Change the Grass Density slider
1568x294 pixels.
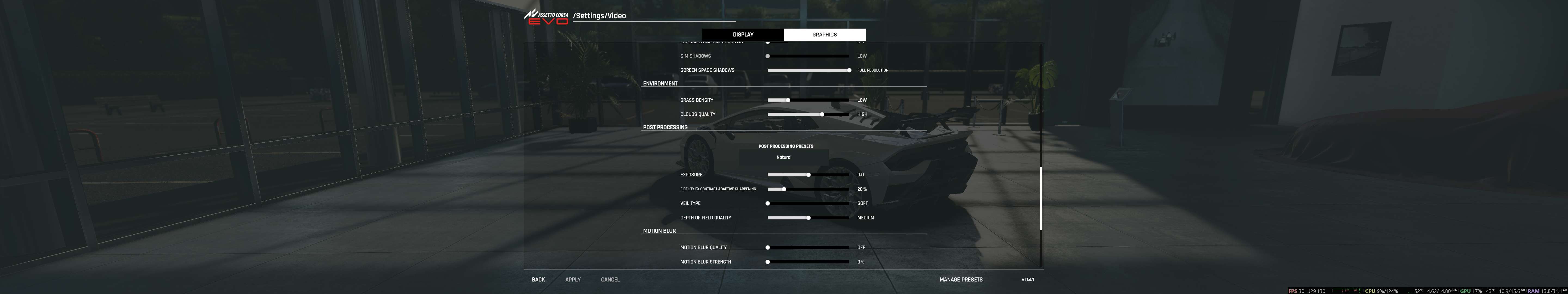[x=808, y=100]
